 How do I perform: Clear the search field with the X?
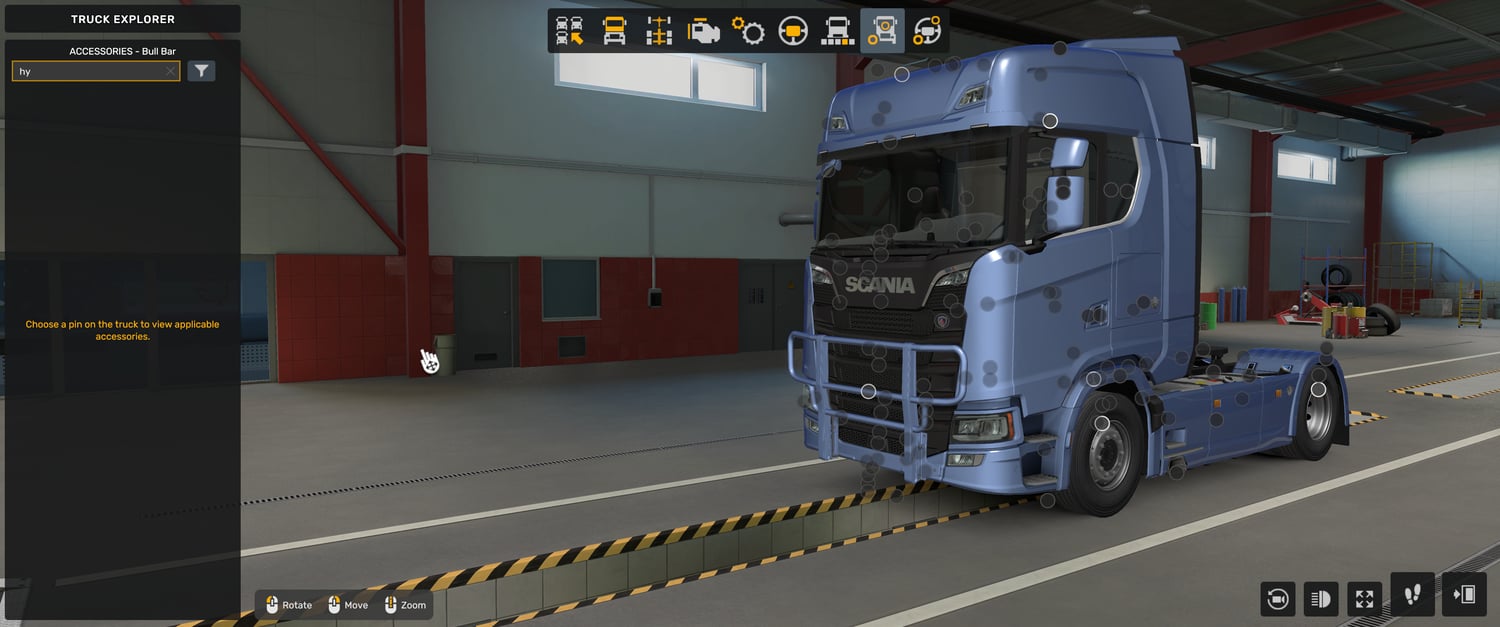point(170,71)
